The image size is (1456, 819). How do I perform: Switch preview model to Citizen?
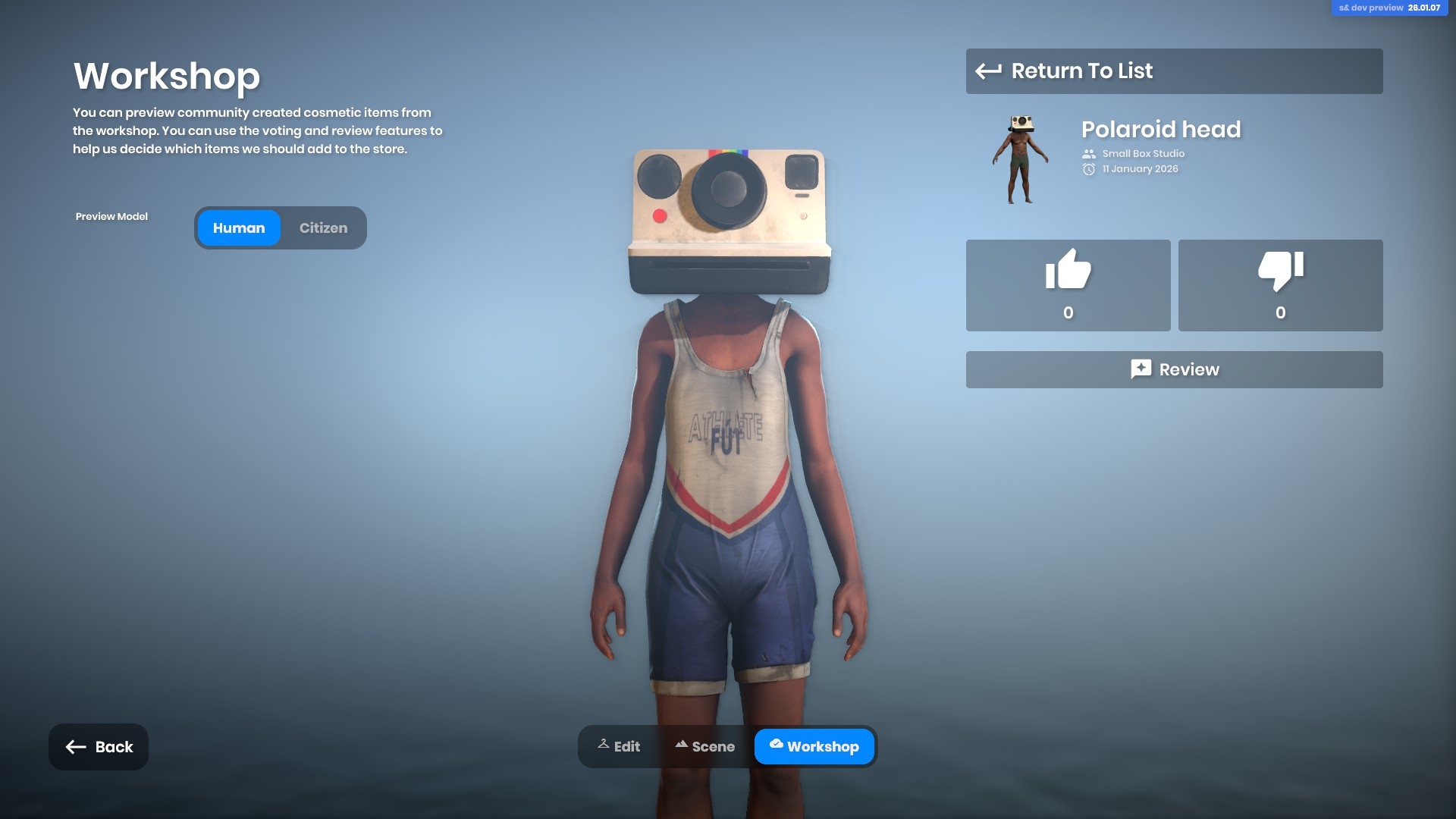pyautogui.click(x=323, y=228)
